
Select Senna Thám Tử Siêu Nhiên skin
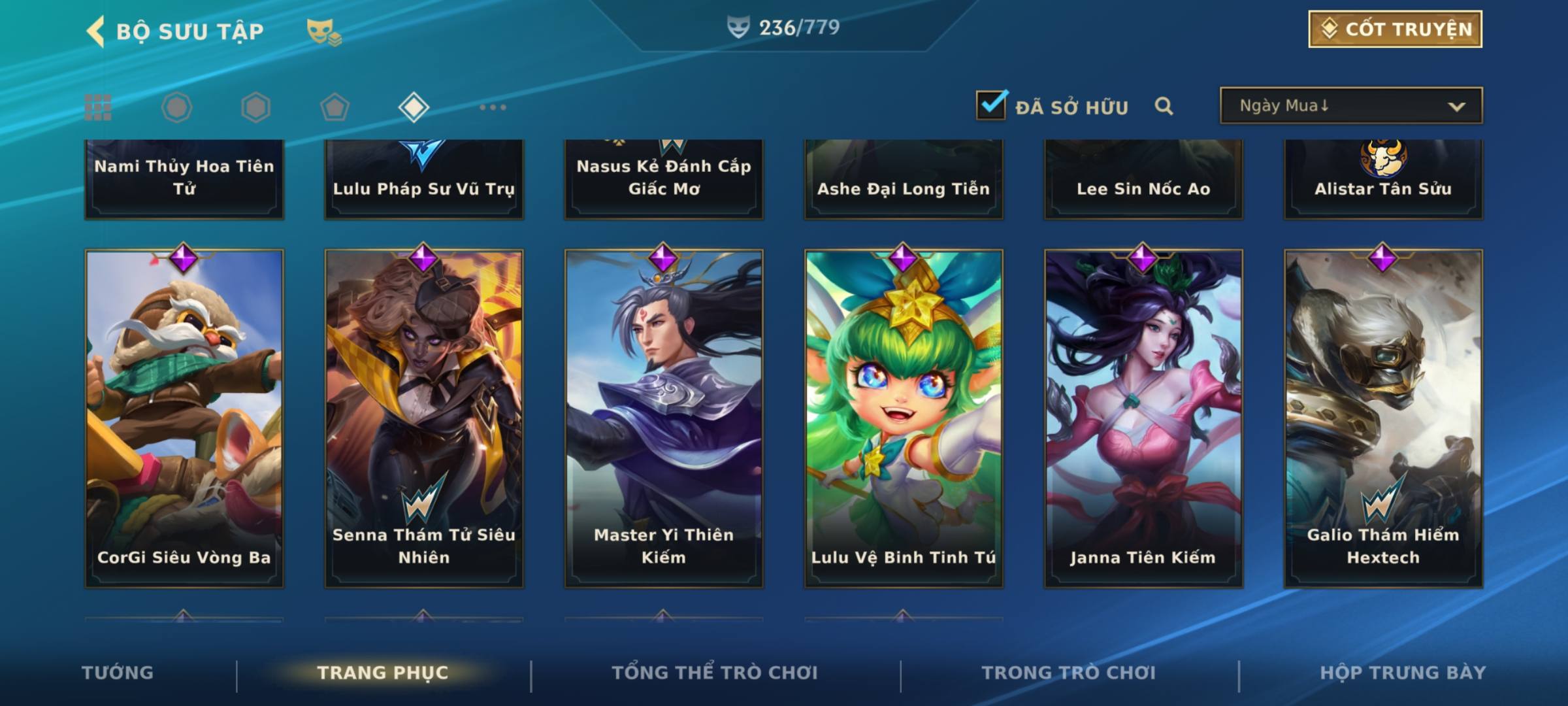pyautogui.click(x=424, y=418)
